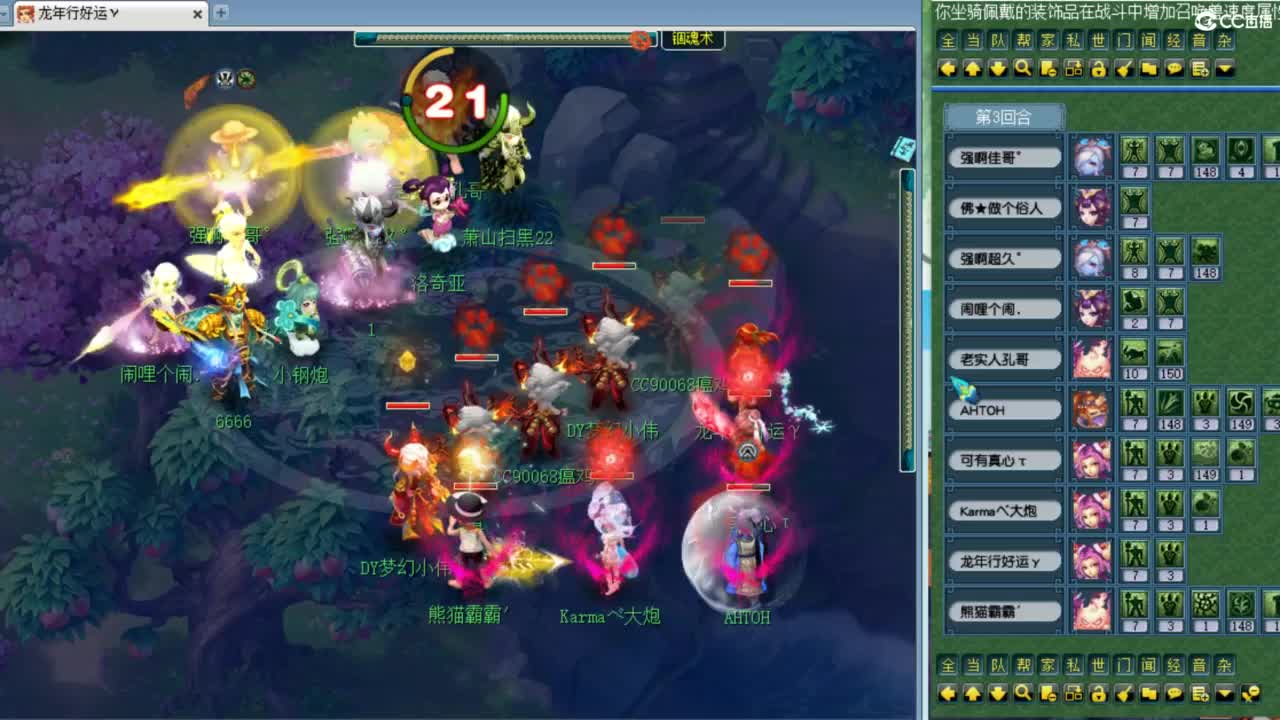Viewport: 1280px width, 720px height.
Task: Click the yellow back arrow in chat toolbar
Action: coord(948,68)
